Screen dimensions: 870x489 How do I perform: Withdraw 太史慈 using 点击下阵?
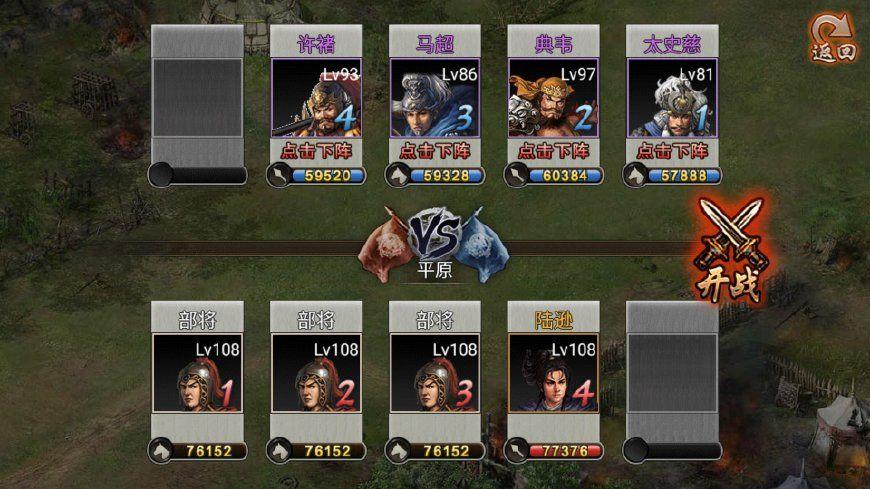click(x=672, y=151)
